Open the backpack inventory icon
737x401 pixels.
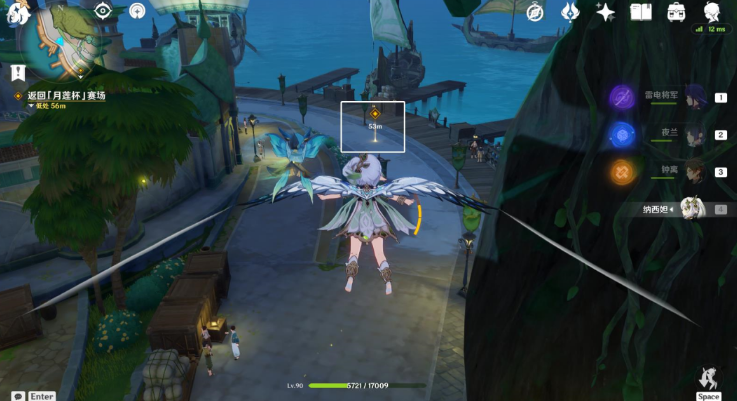(676, 12)
